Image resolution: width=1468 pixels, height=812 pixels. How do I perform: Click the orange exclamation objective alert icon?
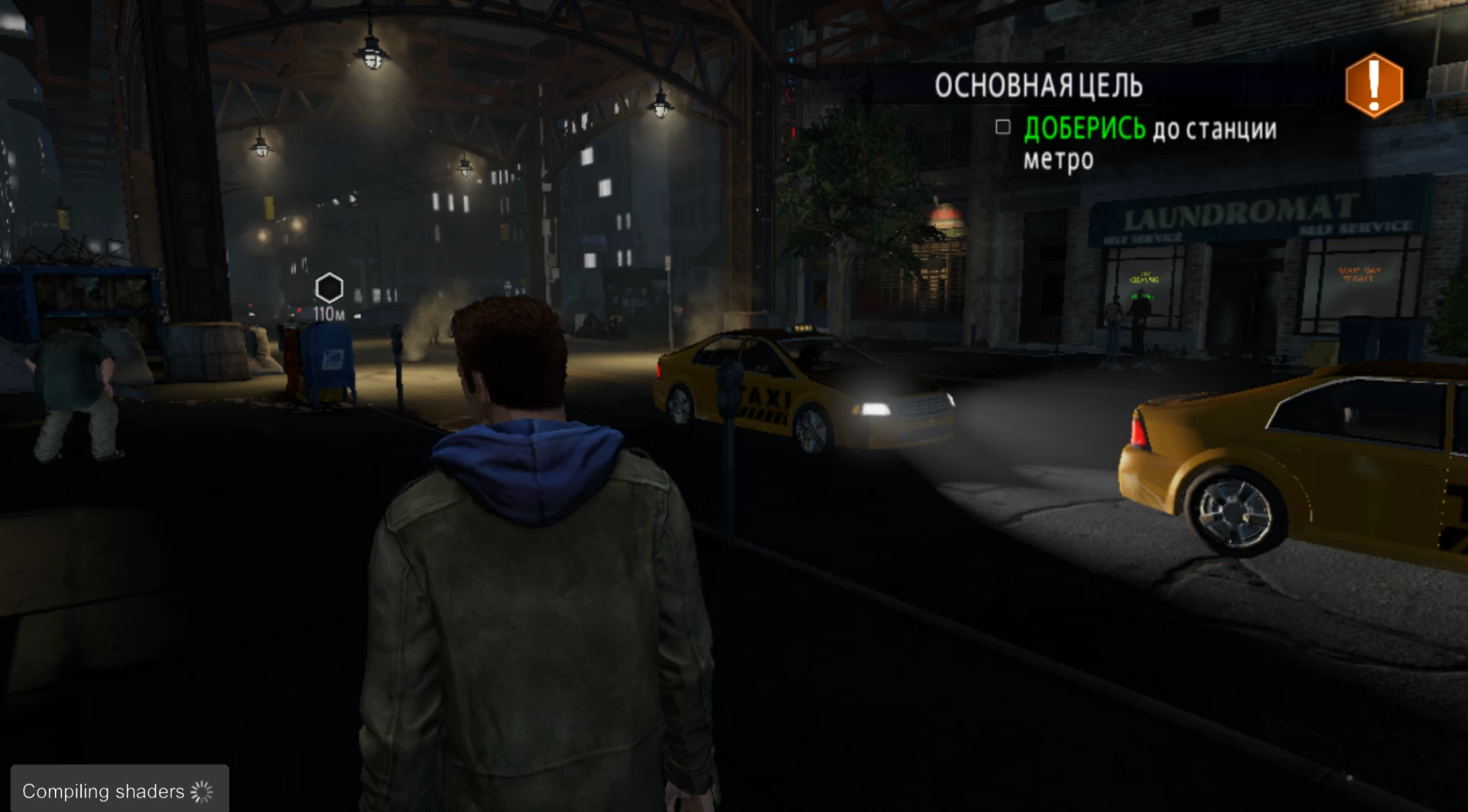click(1374, 85)
